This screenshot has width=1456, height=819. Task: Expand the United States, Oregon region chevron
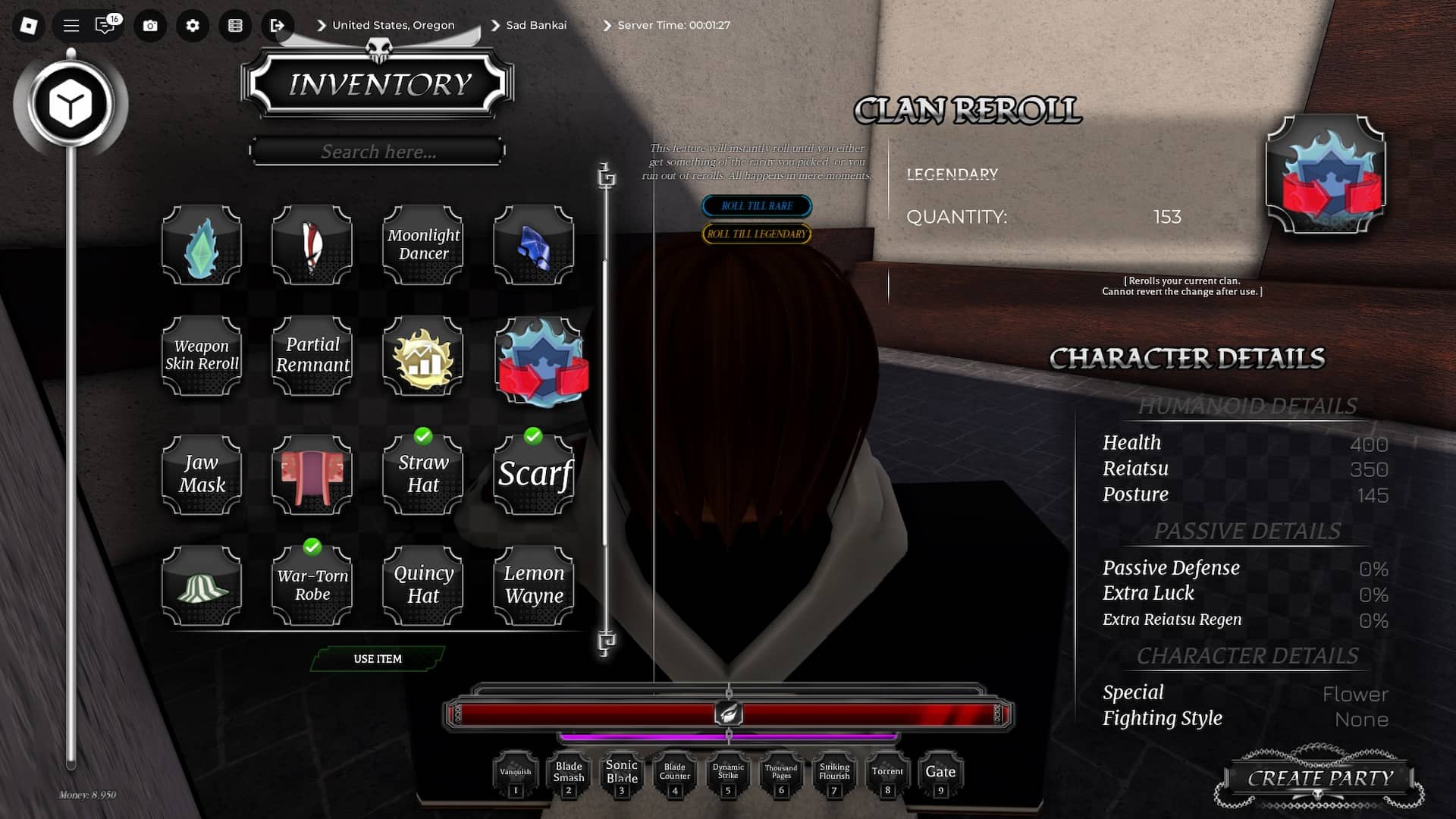(x=321, y=25)
